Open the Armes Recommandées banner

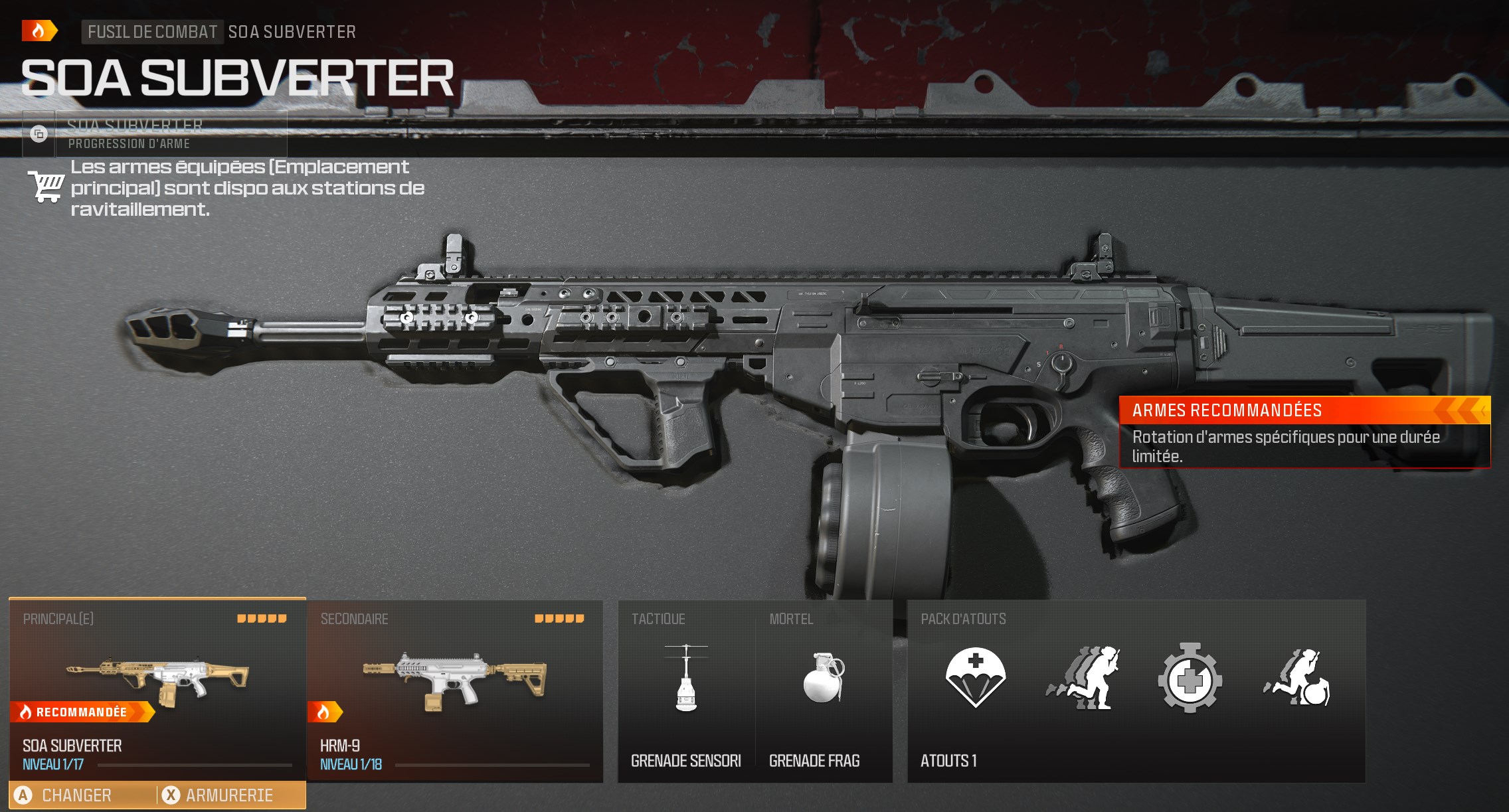tap(1304, 432)
